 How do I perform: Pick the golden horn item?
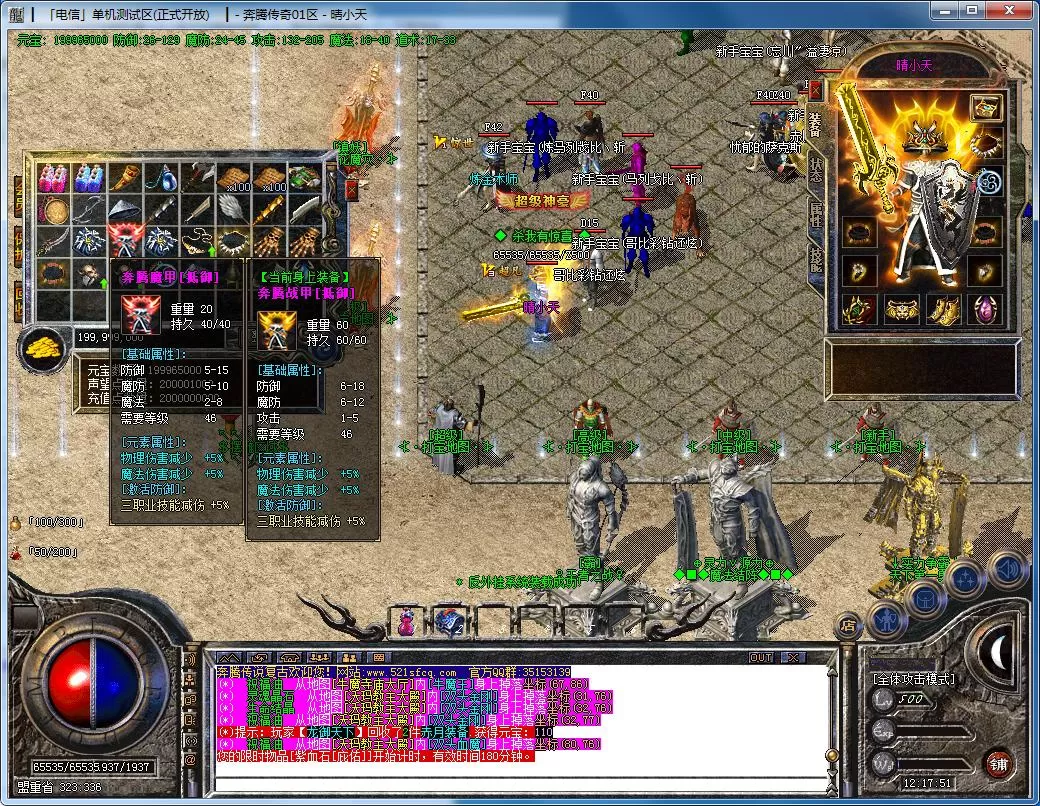click(124, 179)
